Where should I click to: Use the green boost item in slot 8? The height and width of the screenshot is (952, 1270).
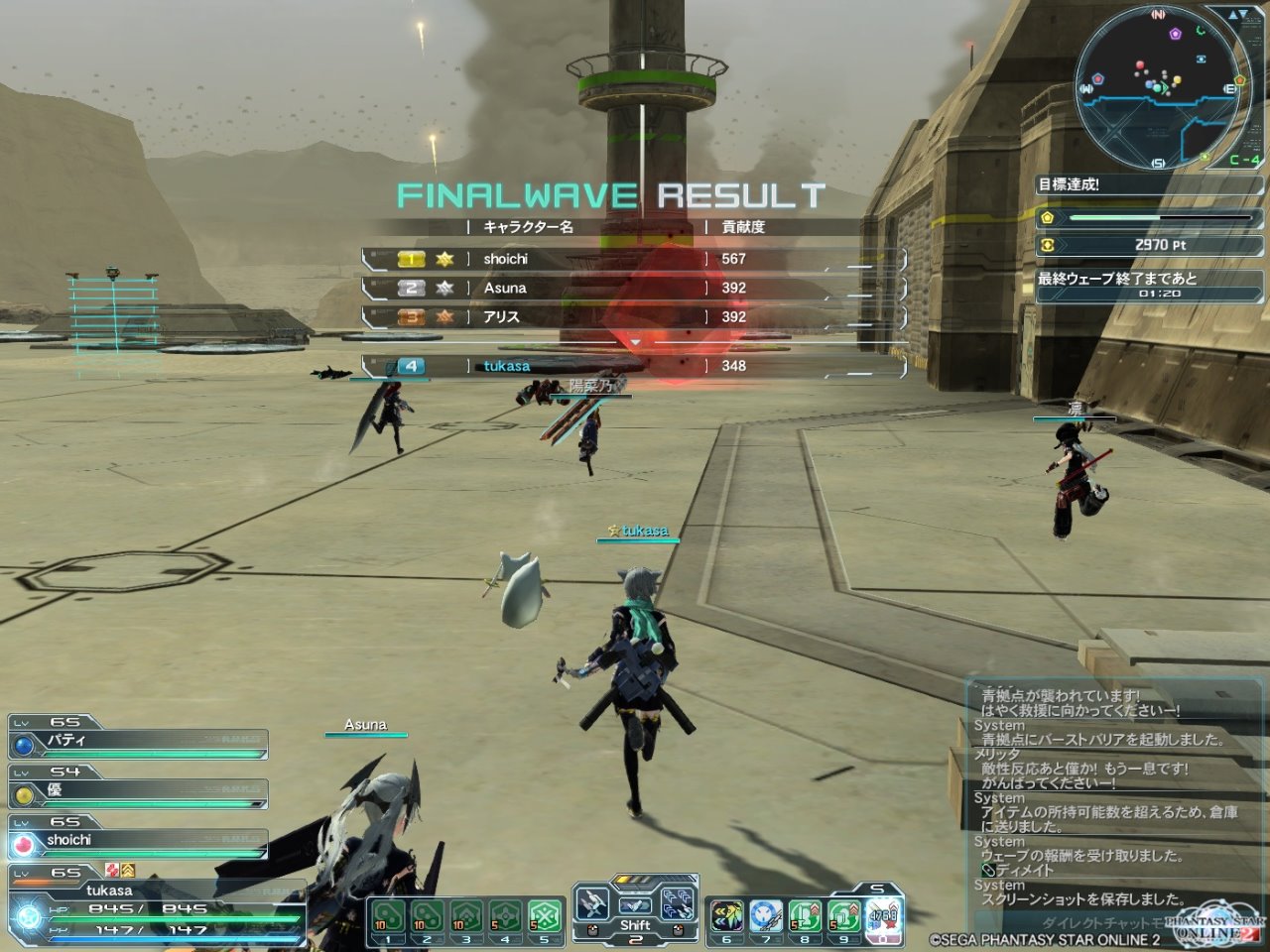click(805, 916)
